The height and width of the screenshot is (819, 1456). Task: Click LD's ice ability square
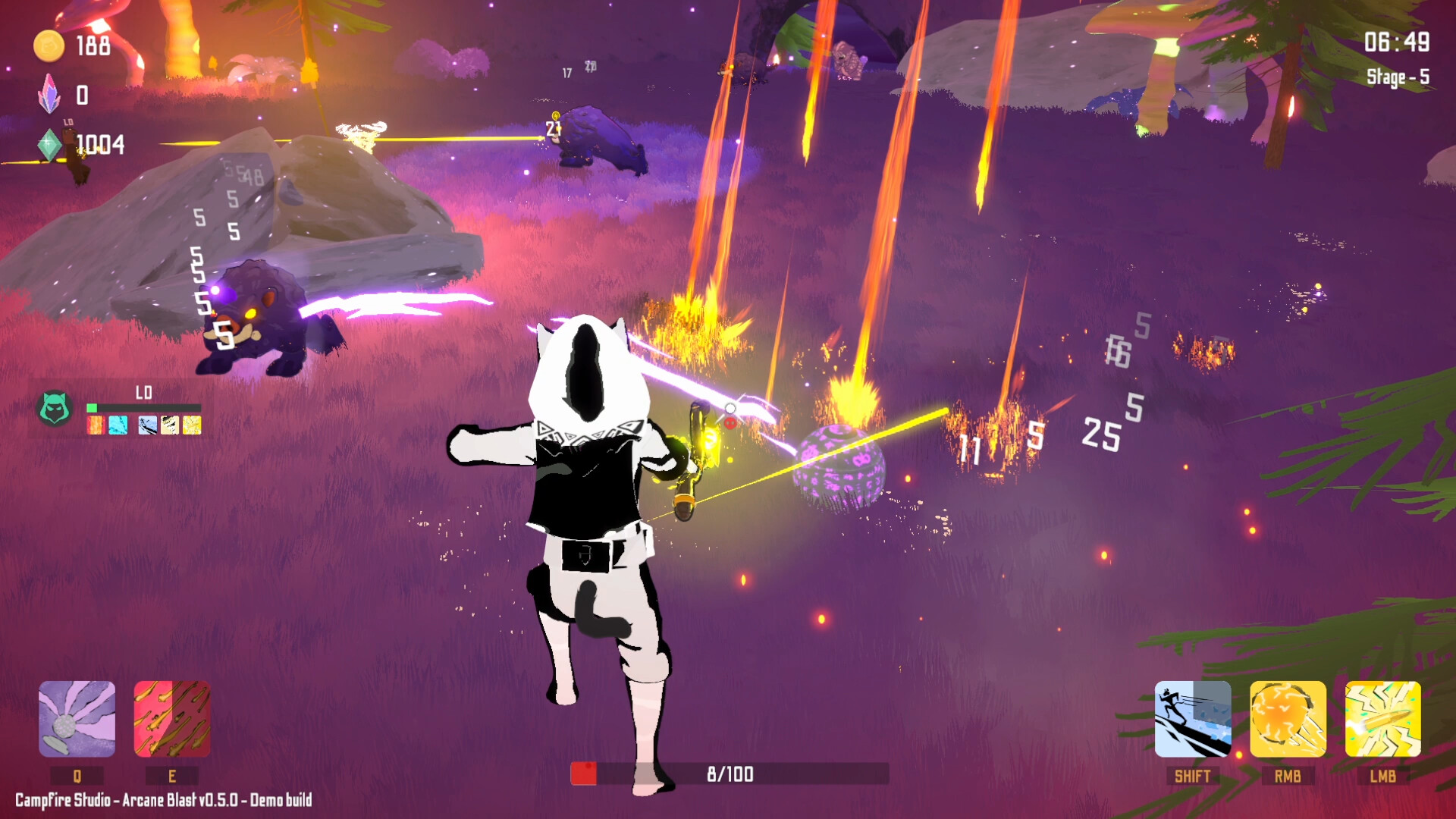[118, 426]
